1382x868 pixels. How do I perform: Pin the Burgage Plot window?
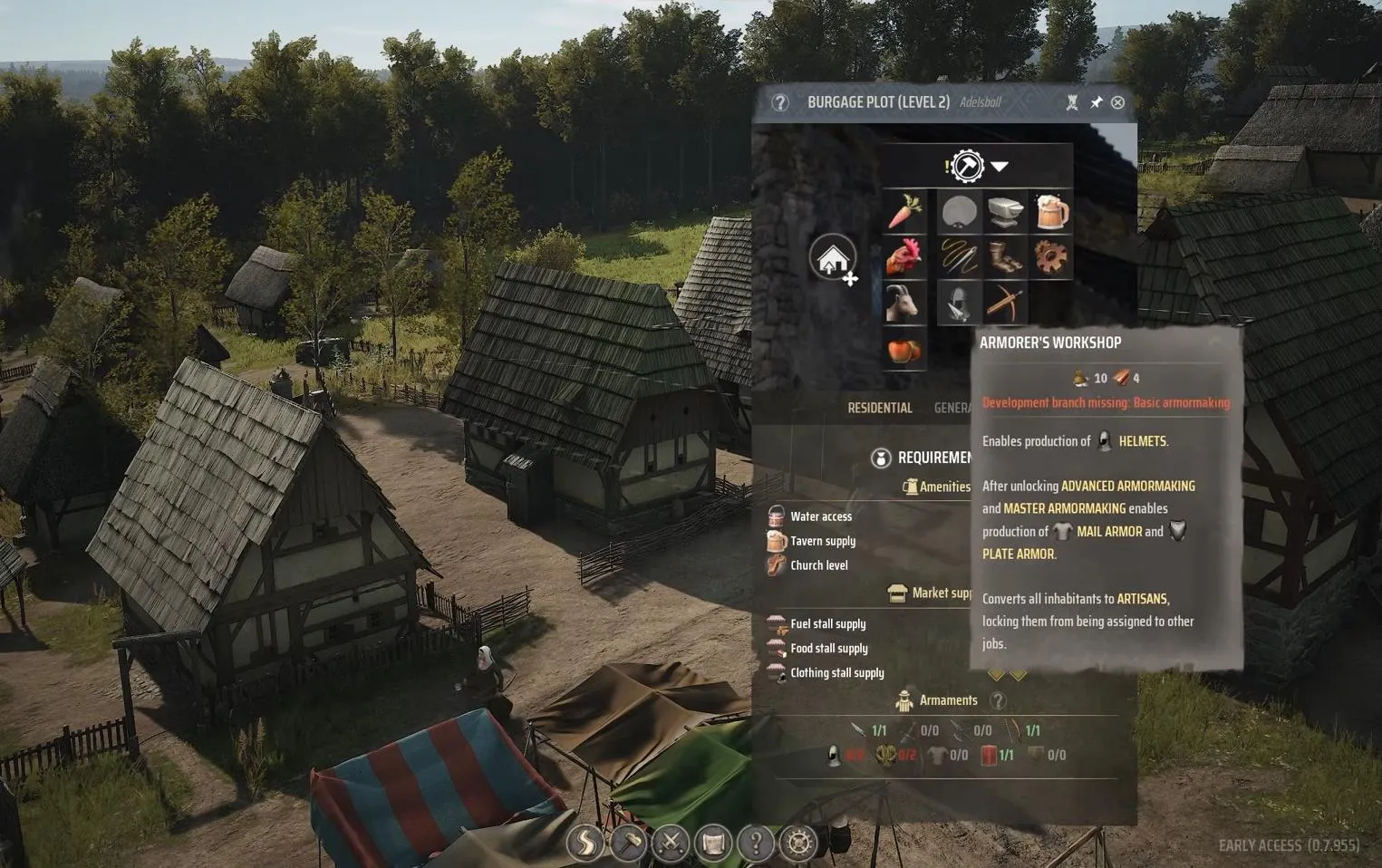tap(1096, 102)
